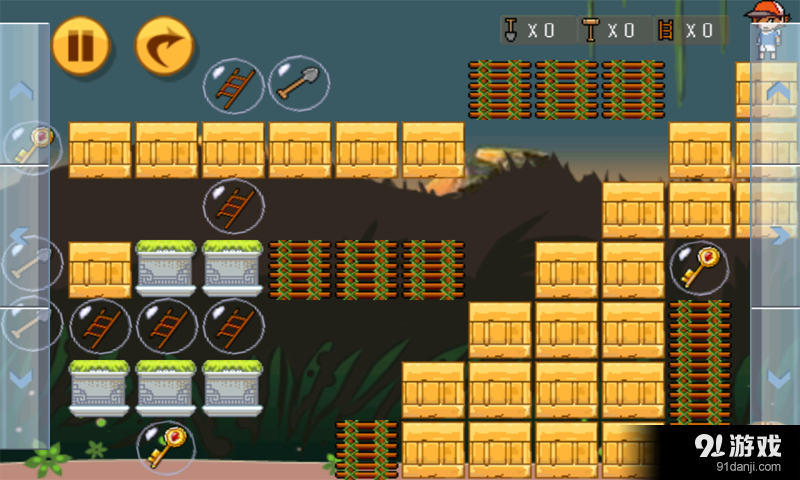The height and width of the screenshot is (480, 800).
Task: Tap the up arrow on the left panel
Action: 21,92
